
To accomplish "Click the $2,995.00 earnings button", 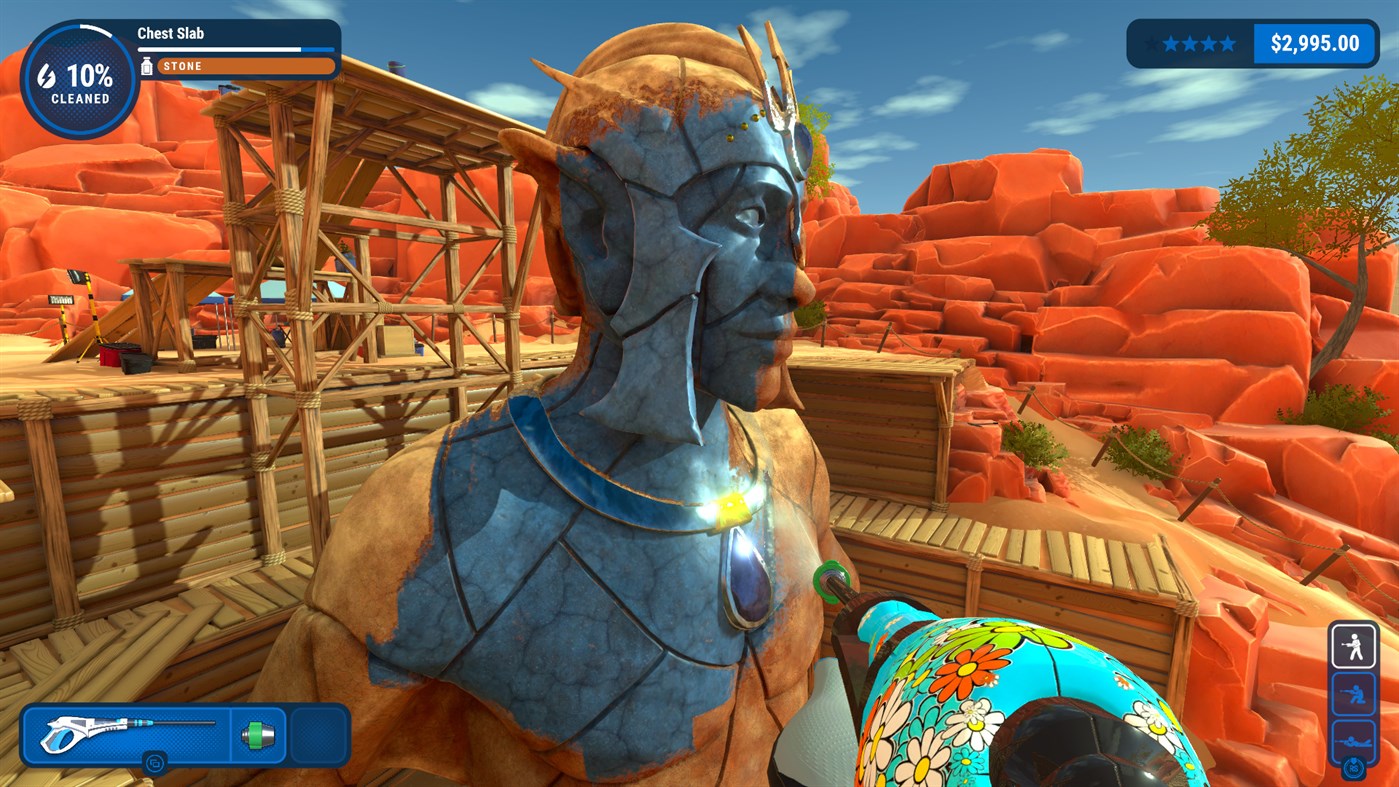I will point(1316,43).
